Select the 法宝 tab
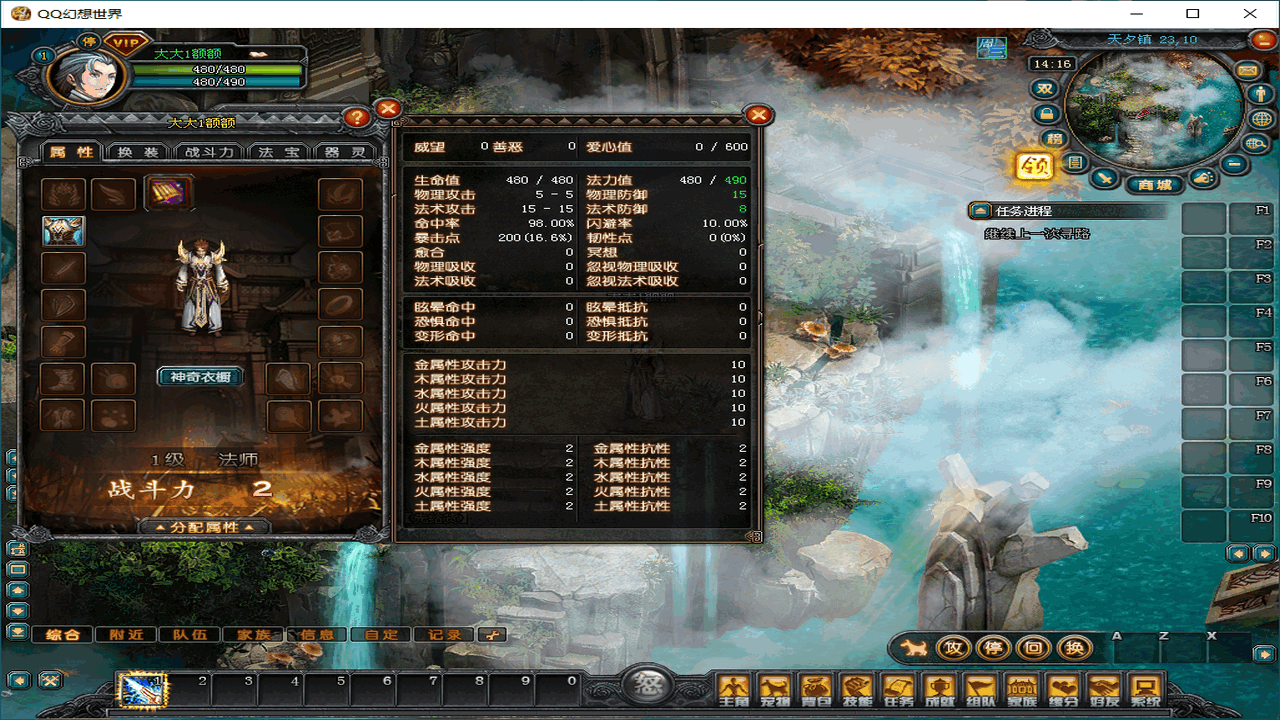The height and width of the screenshot is (720, 1280). [278, 152]
